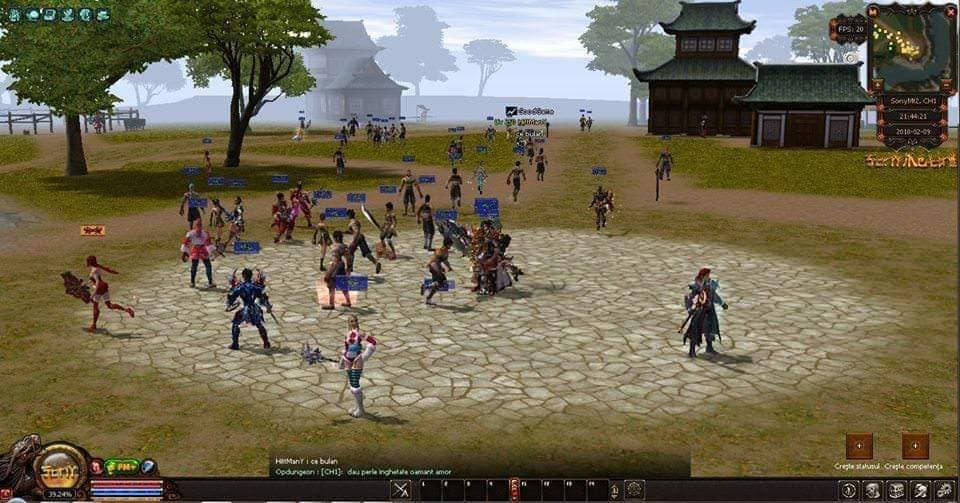Click the round emblem right of quickslots
Viewport: 960px width, 503px height.
pyautogui.click(x=633, y=490)
